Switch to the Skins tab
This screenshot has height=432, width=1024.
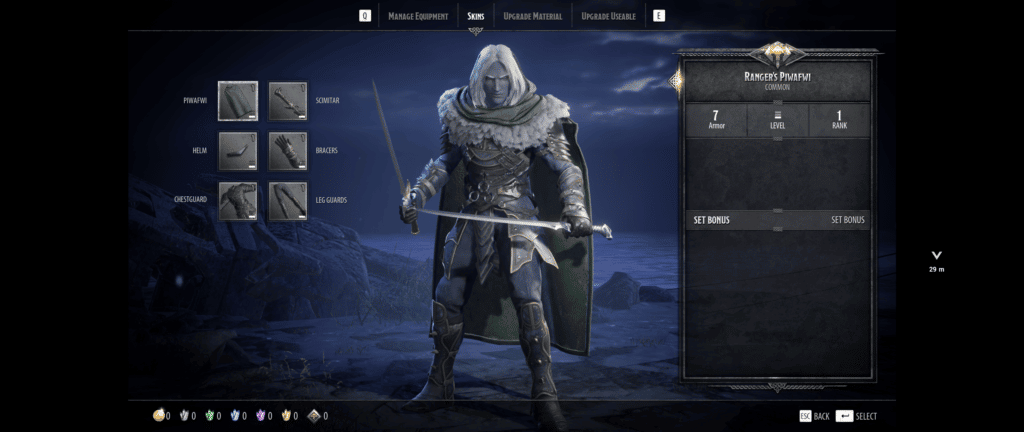476,16
